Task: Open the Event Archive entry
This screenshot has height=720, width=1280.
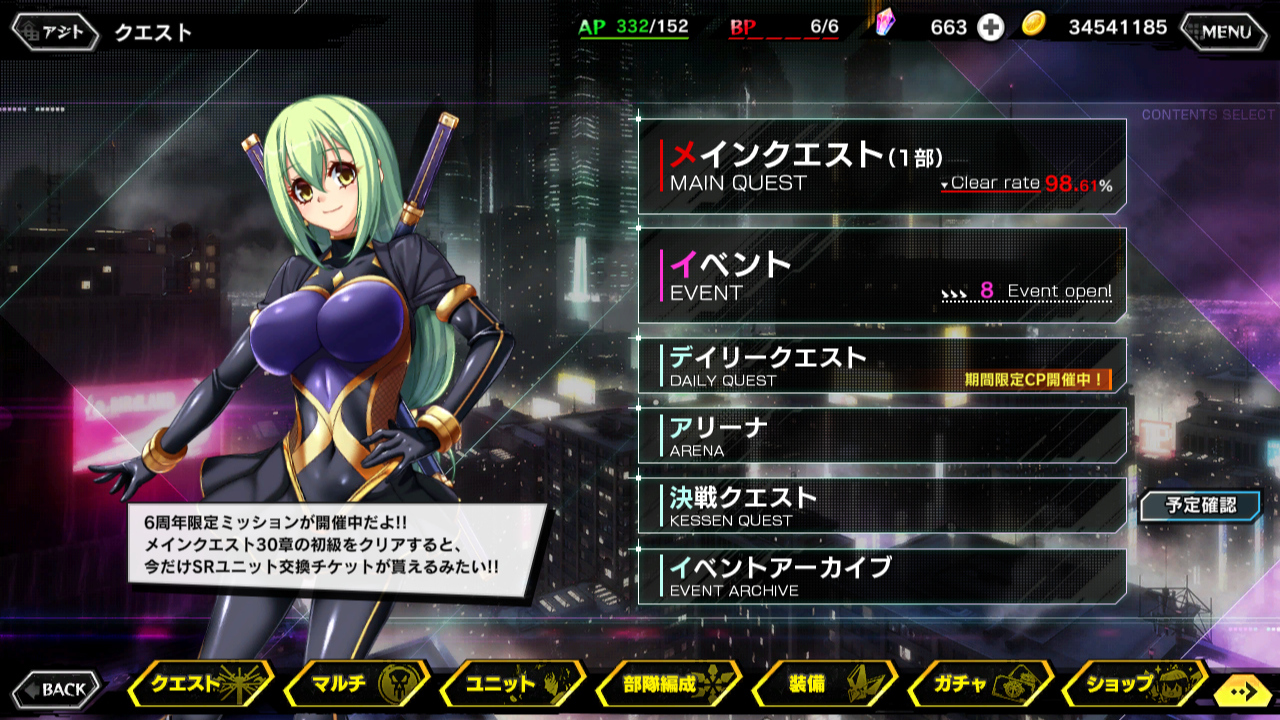Action: (882, 576)
